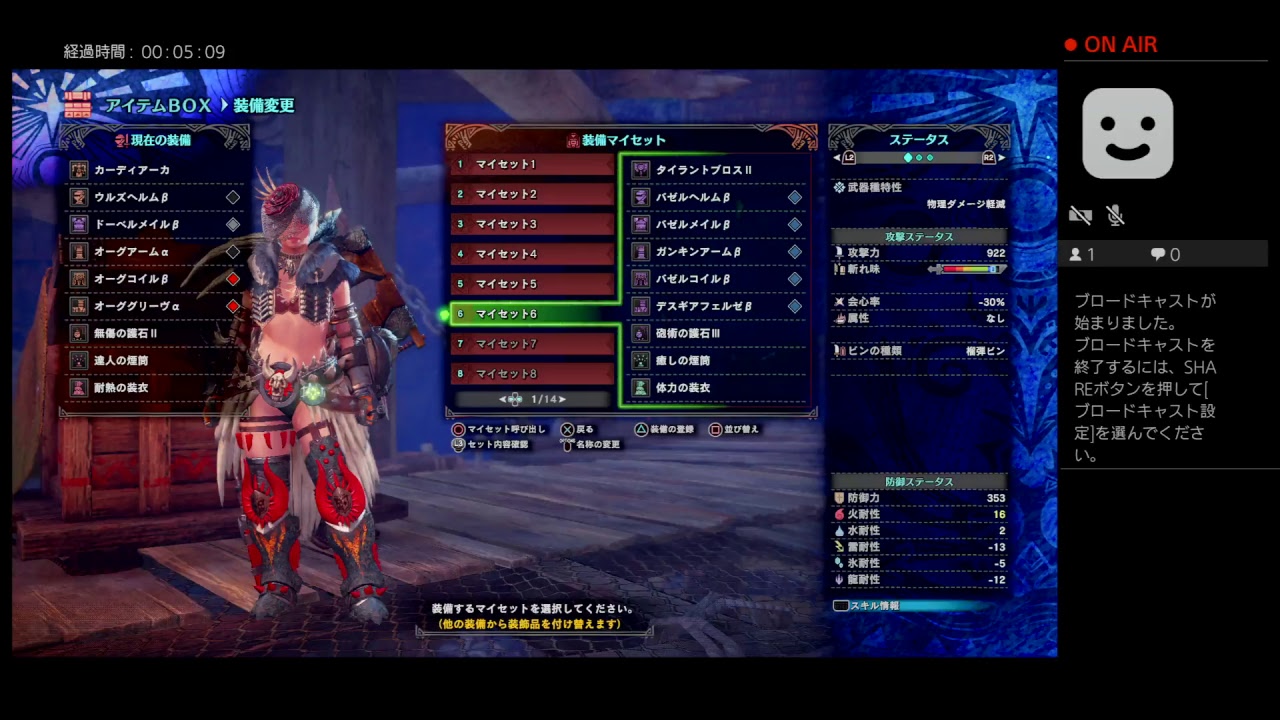The width and height of the screenshot is (1280, 720).
Task: Click the ウルズヘルムβ helmet icon
Action: [x=78, y=197]
